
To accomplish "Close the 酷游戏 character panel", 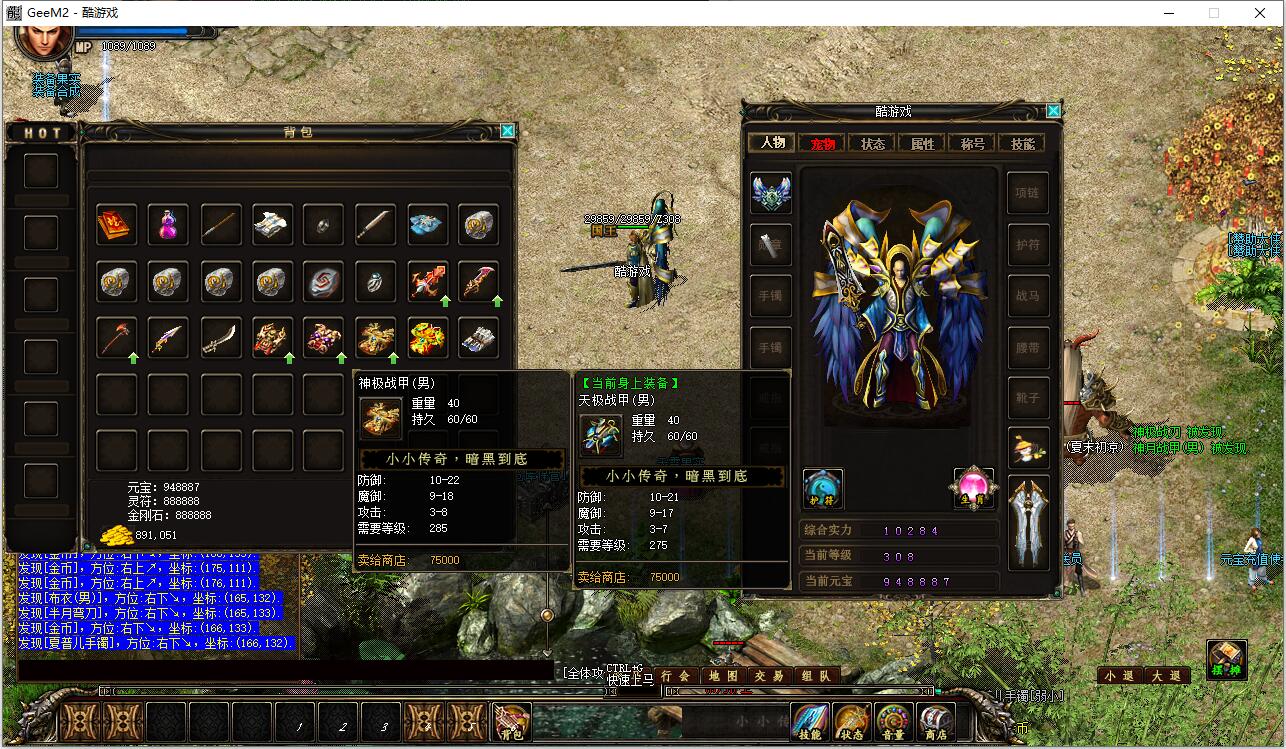I will 1053,111.
